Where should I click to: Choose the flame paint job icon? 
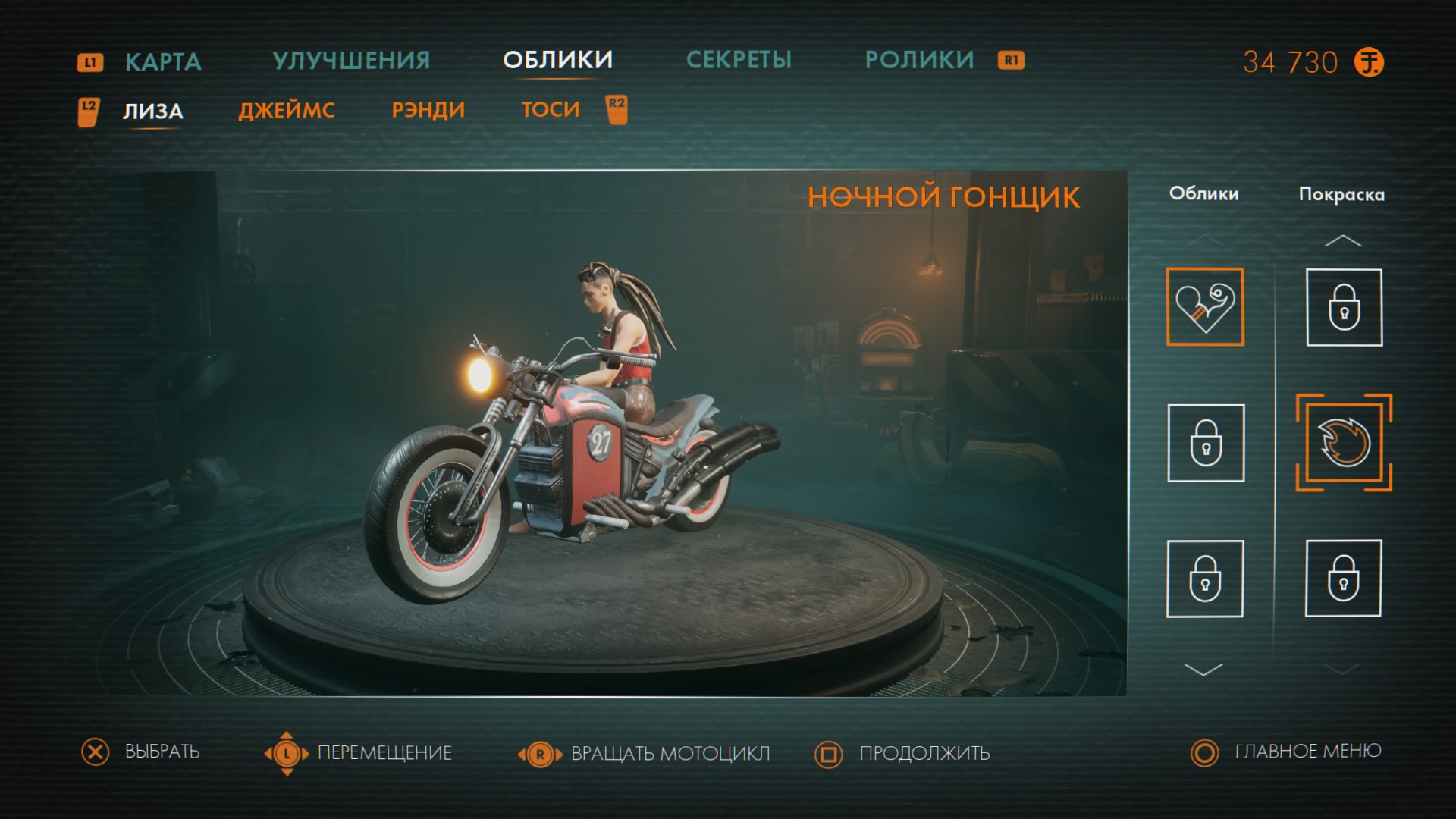tap(1344, 443)
